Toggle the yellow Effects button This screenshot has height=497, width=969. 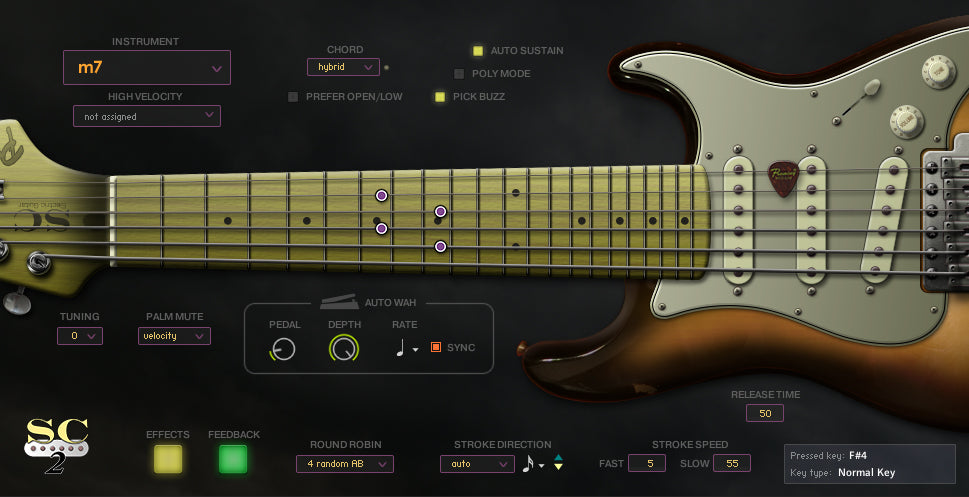point(168,459)
